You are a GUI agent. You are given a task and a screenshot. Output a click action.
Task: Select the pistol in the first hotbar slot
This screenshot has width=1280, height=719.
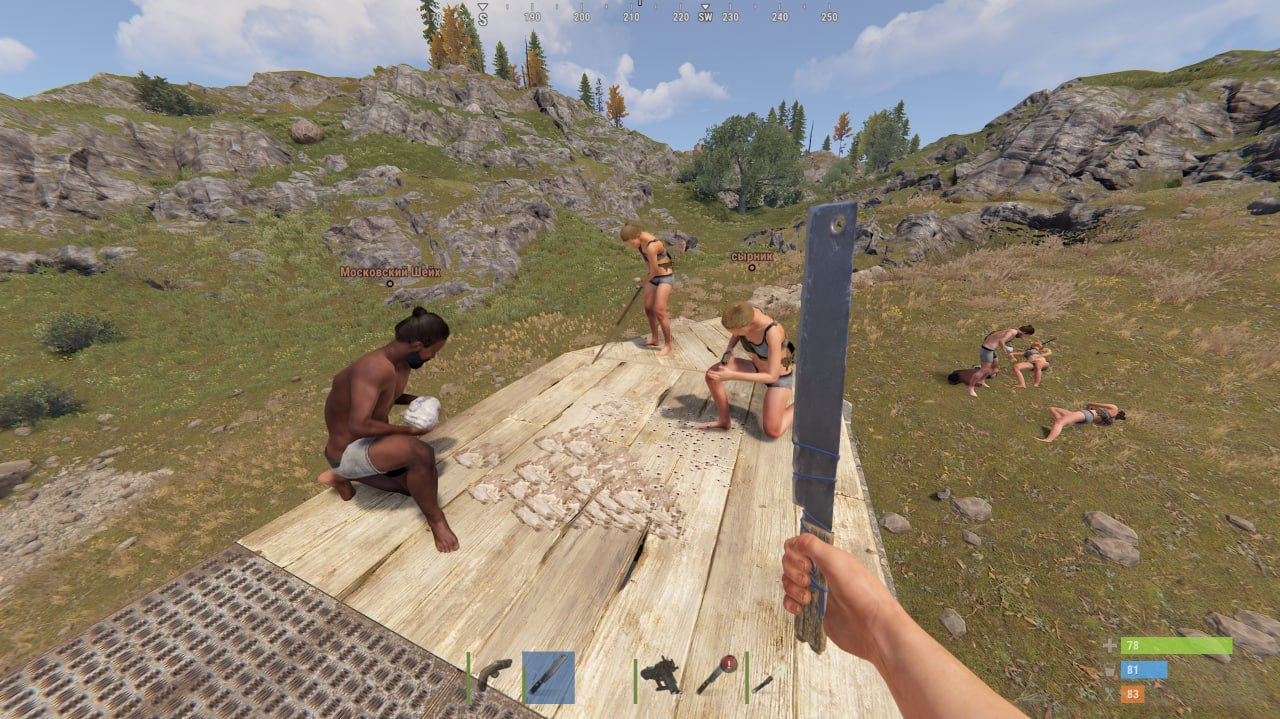click(x=494, y=675)
